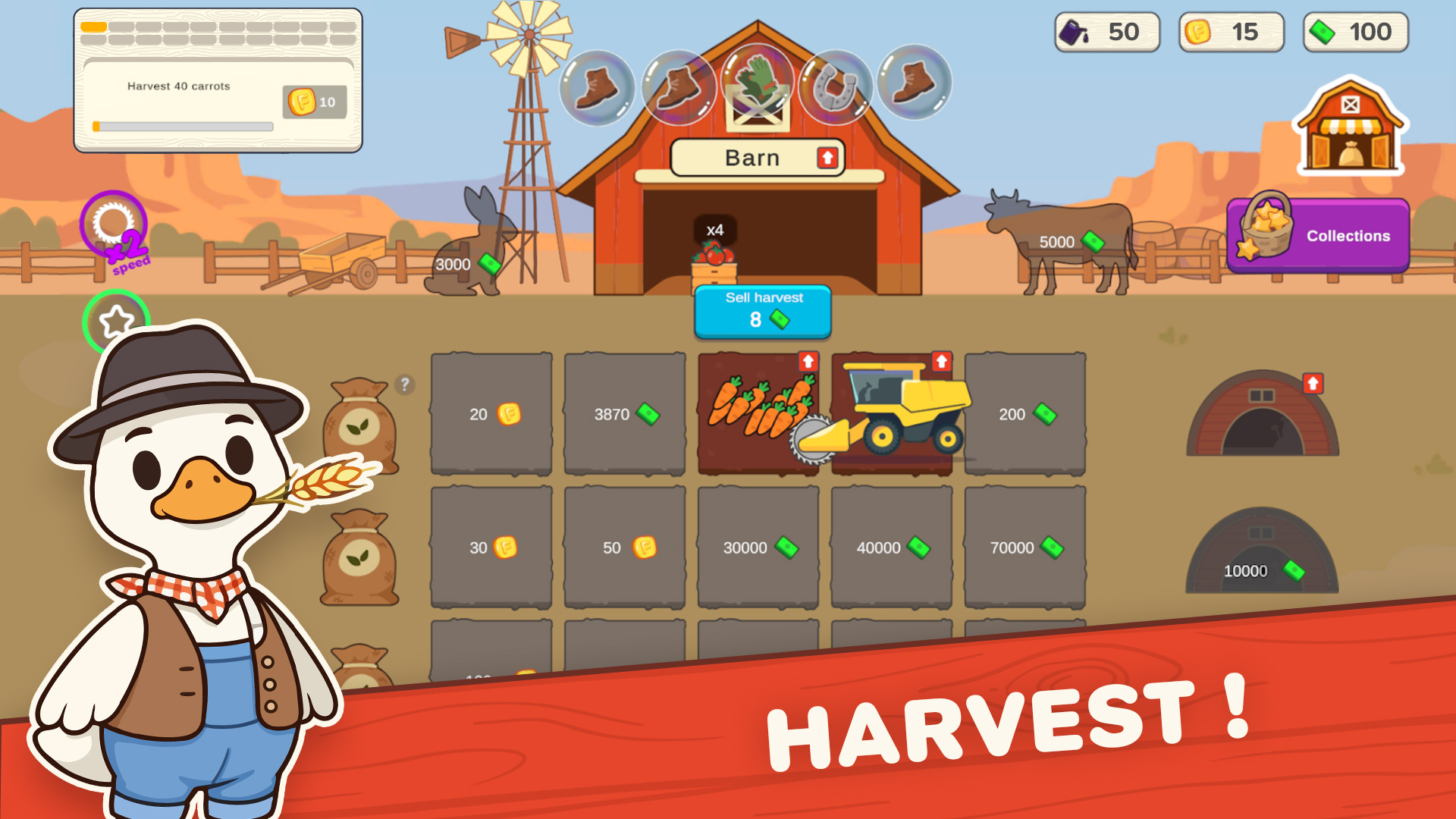Click the gold coin counter showing 15
Viewport: 1456px width, 819px height.
coord(1230,32)
